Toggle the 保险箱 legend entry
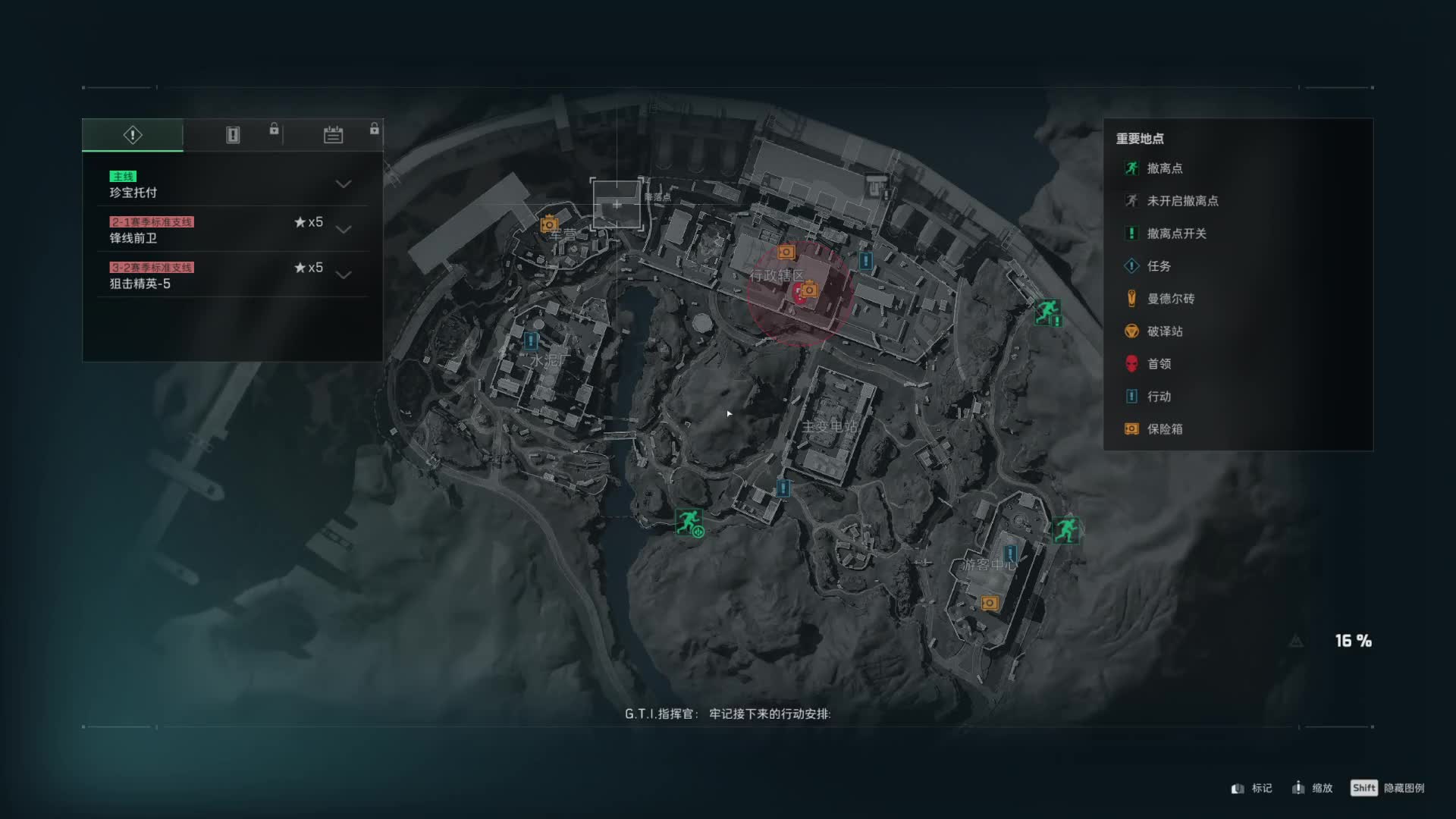 tap(1164, 429)
